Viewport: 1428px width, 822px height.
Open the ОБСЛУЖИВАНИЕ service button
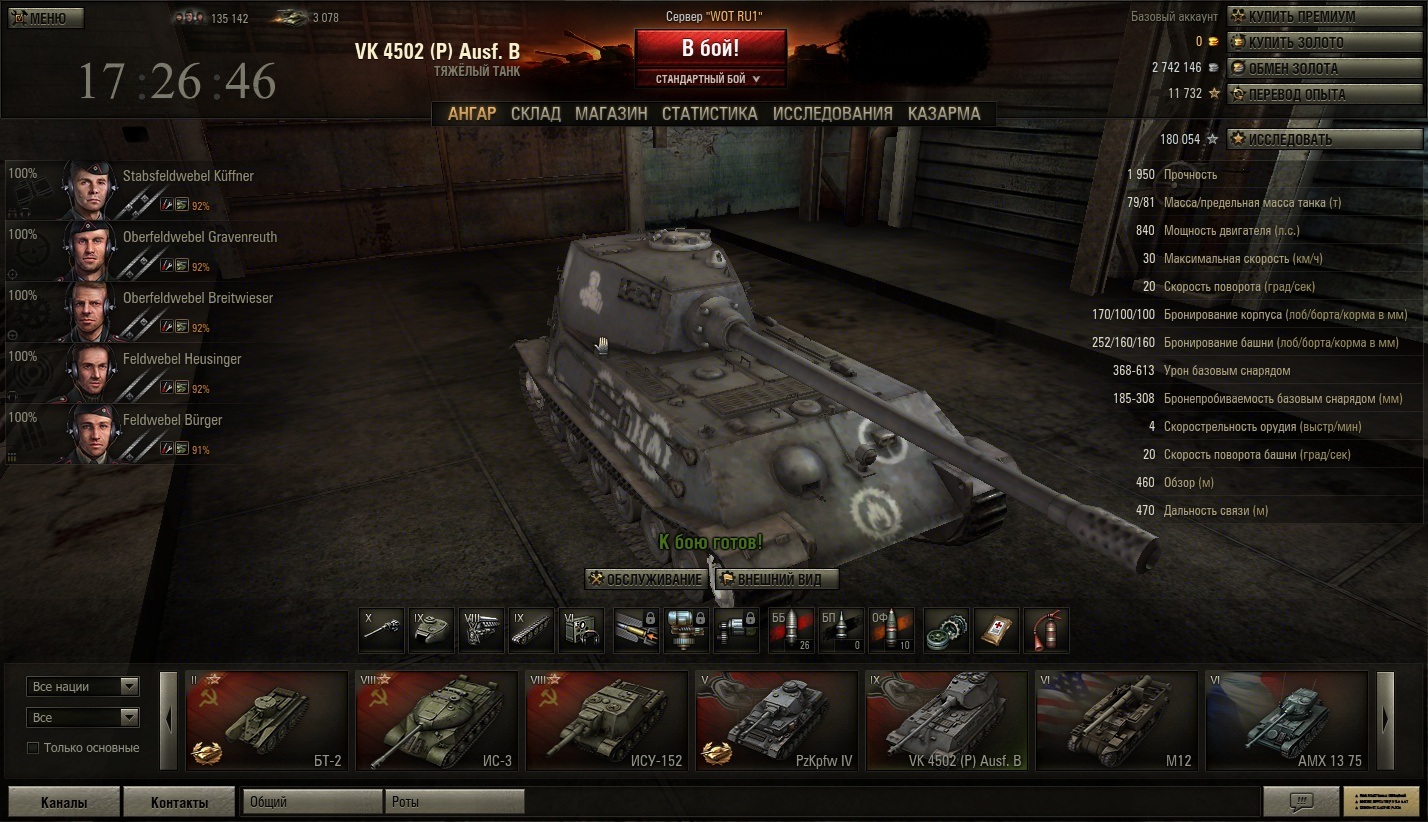(645, 579)
